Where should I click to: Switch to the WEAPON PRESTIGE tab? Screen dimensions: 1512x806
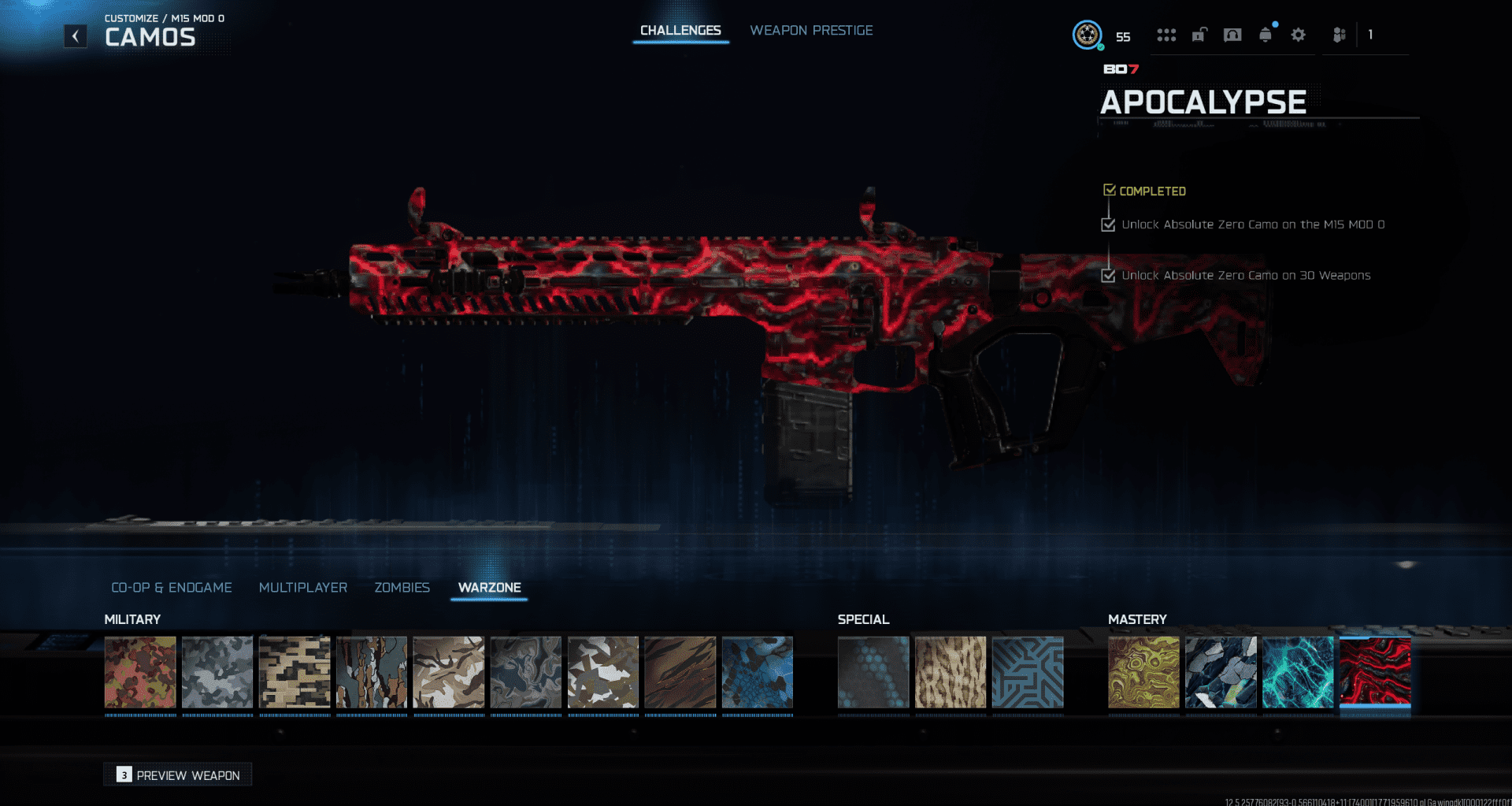811,30
